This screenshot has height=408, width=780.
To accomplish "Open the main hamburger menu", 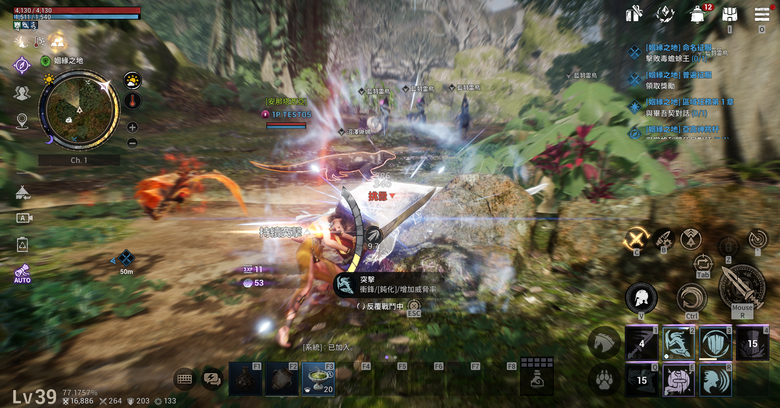I will click(x=762, y=14).
